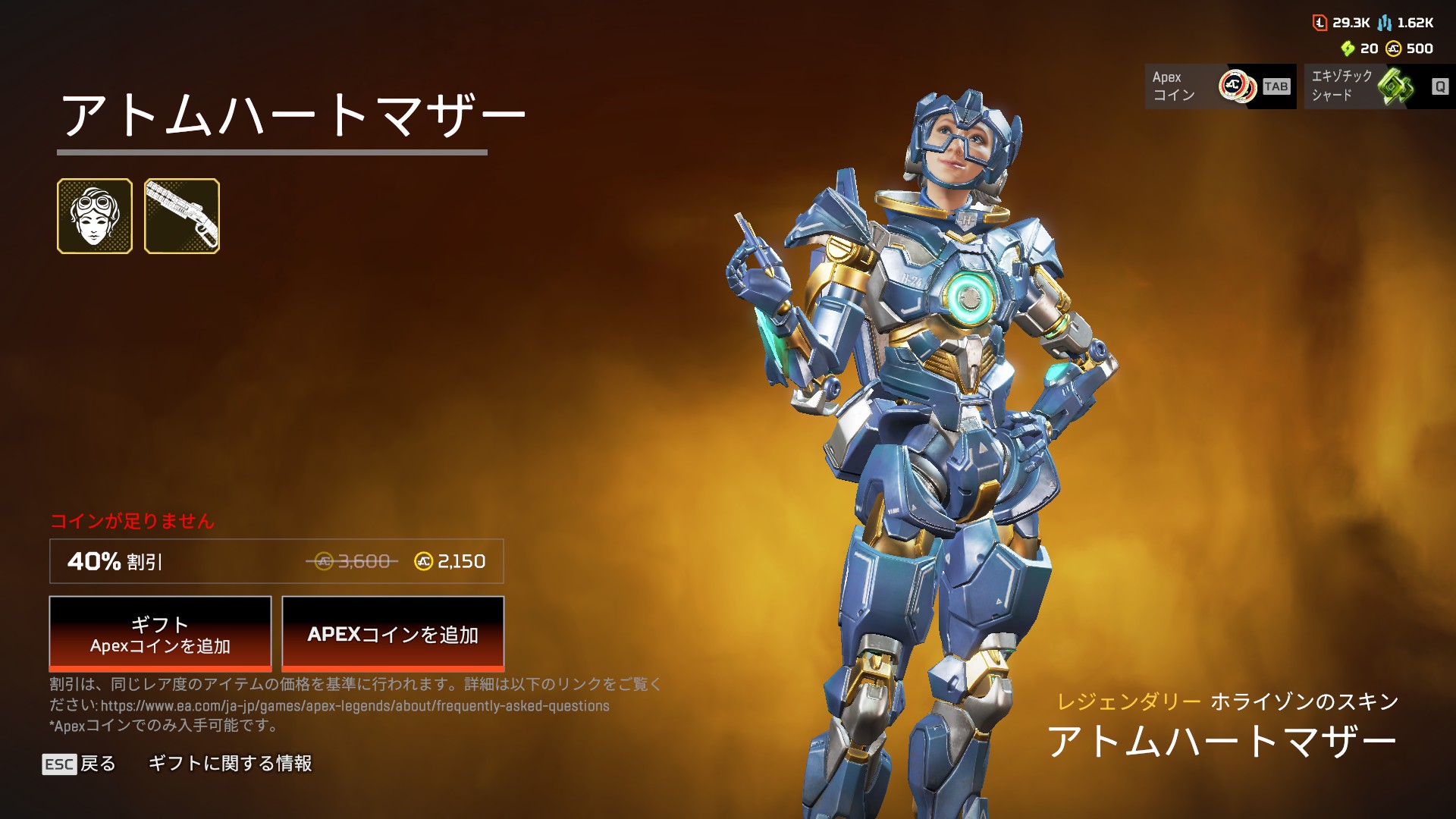This screenshot has width=1456, height=819.
Task: Open the エキゾチックシャード currency tab
Action: tap(1379, 86)
